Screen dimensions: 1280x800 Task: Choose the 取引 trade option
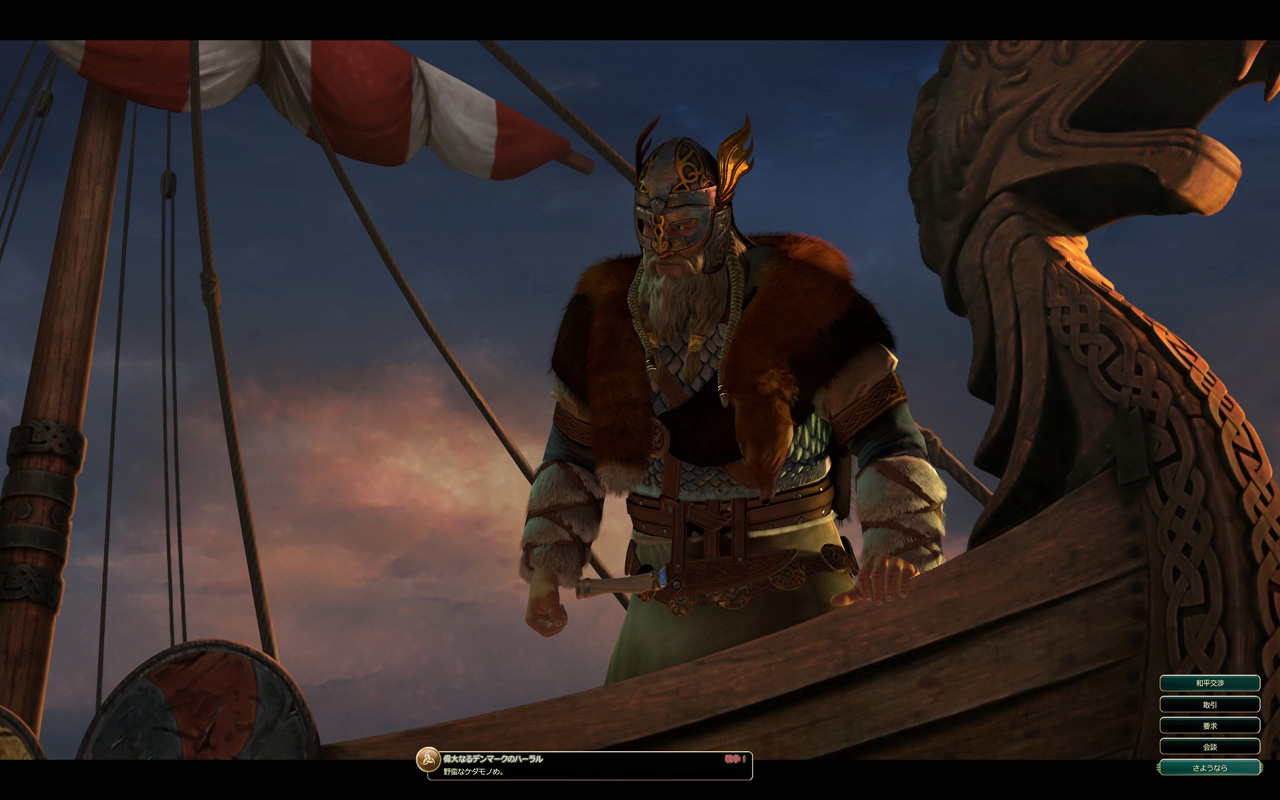point(1209,704)
